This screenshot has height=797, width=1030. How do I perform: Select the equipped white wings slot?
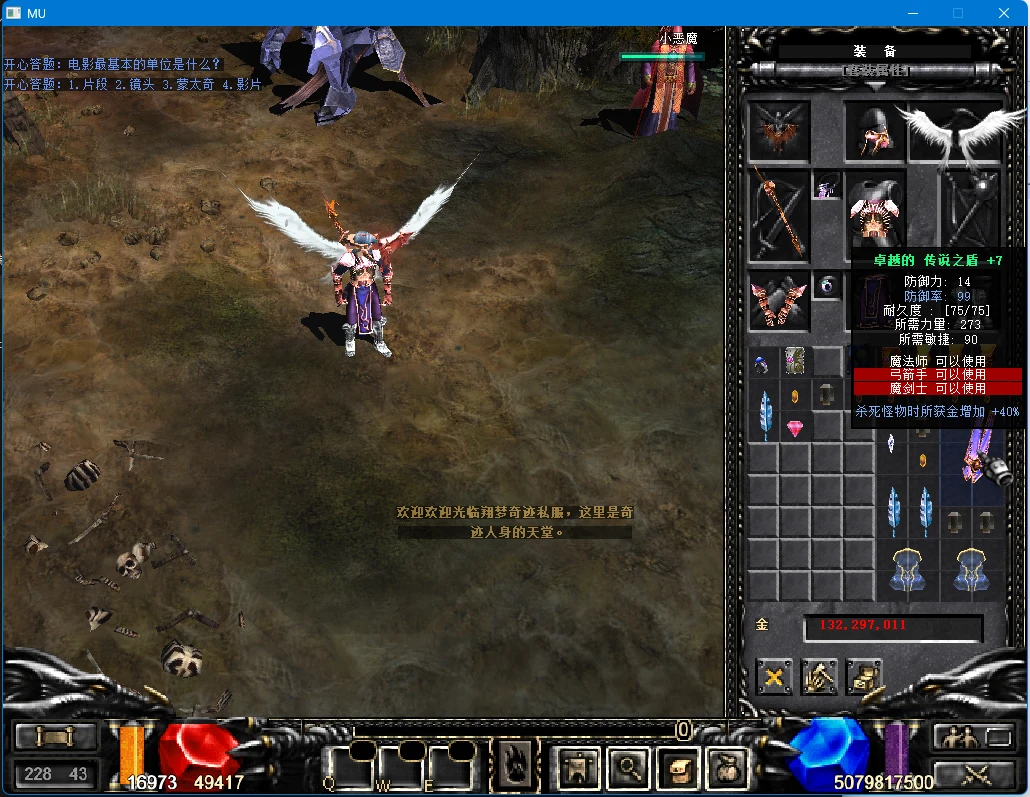[955, 130]
